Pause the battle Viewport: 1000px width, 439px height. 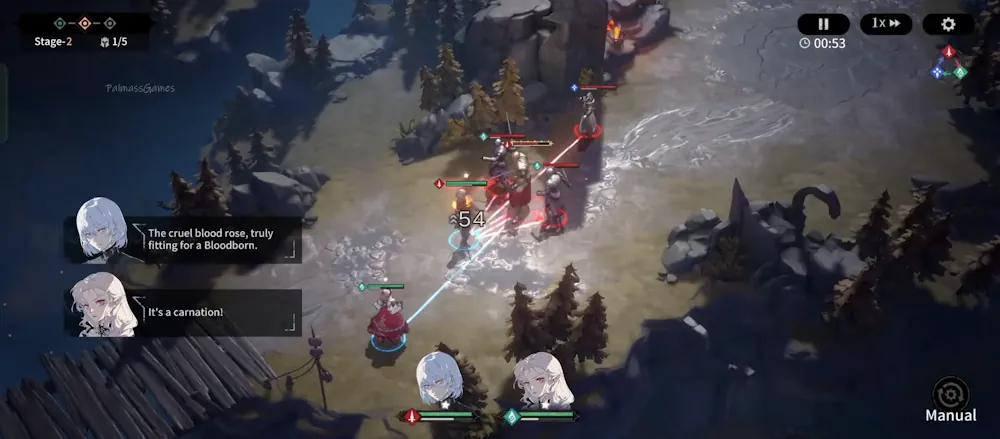coord(823,24)
